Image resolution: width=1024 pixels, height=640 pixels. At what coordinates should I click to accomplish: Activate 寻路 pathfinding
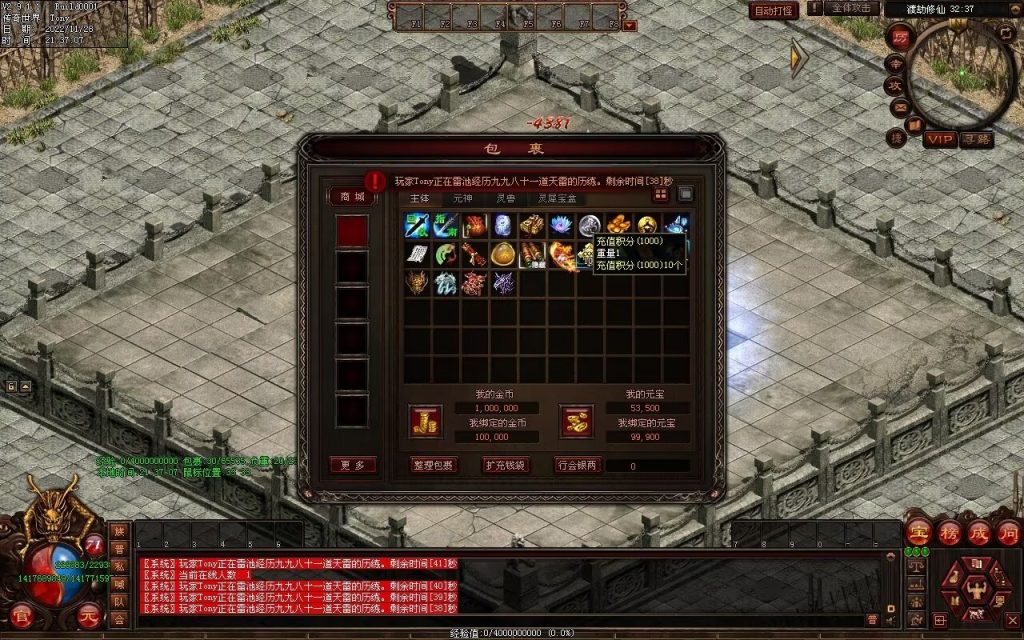(x=976, y=139)
